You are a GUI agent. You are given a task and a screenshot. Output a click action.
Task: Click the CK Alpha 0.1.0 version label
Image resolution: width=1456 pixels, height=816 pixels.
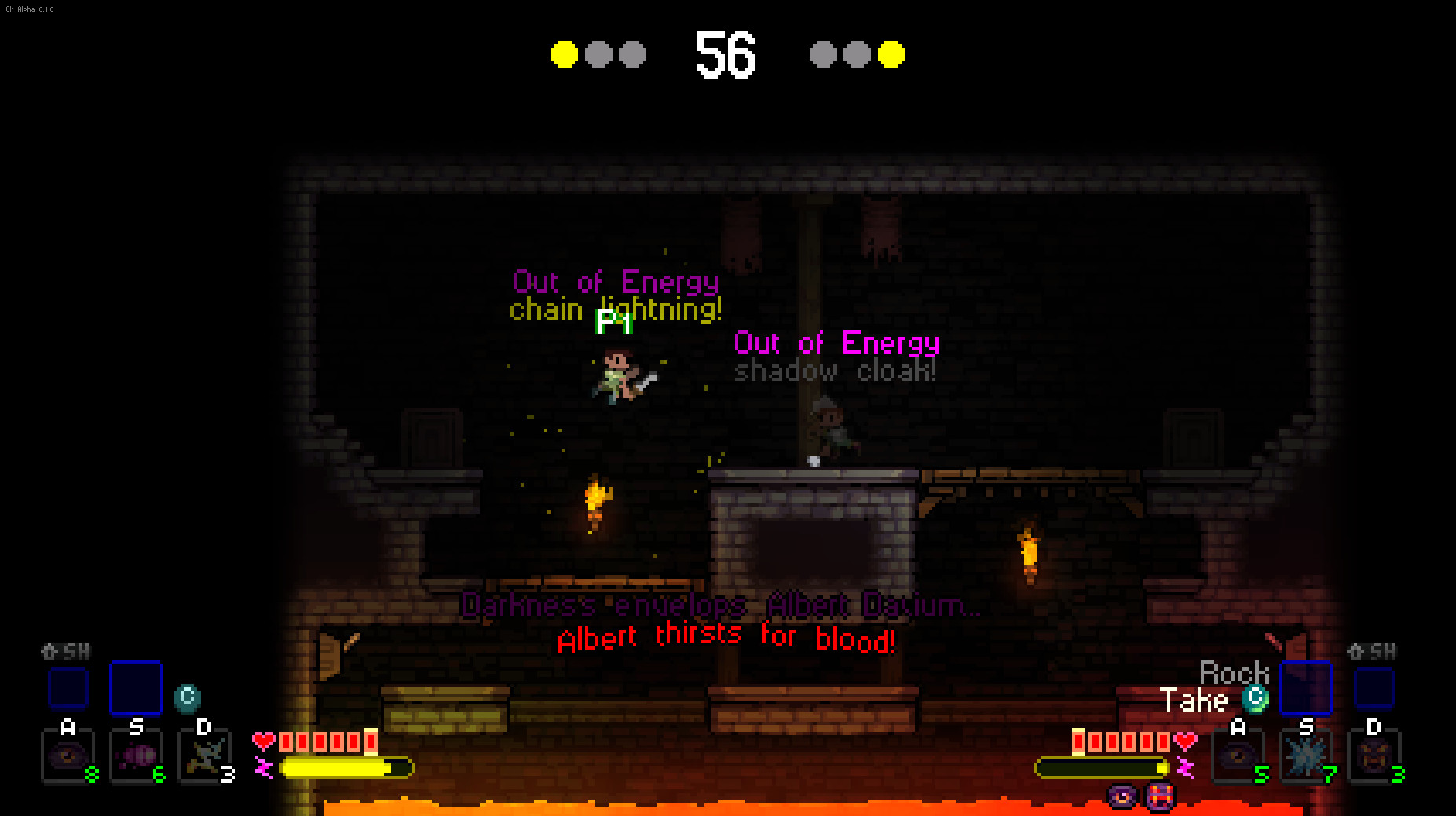click(30, 8)
